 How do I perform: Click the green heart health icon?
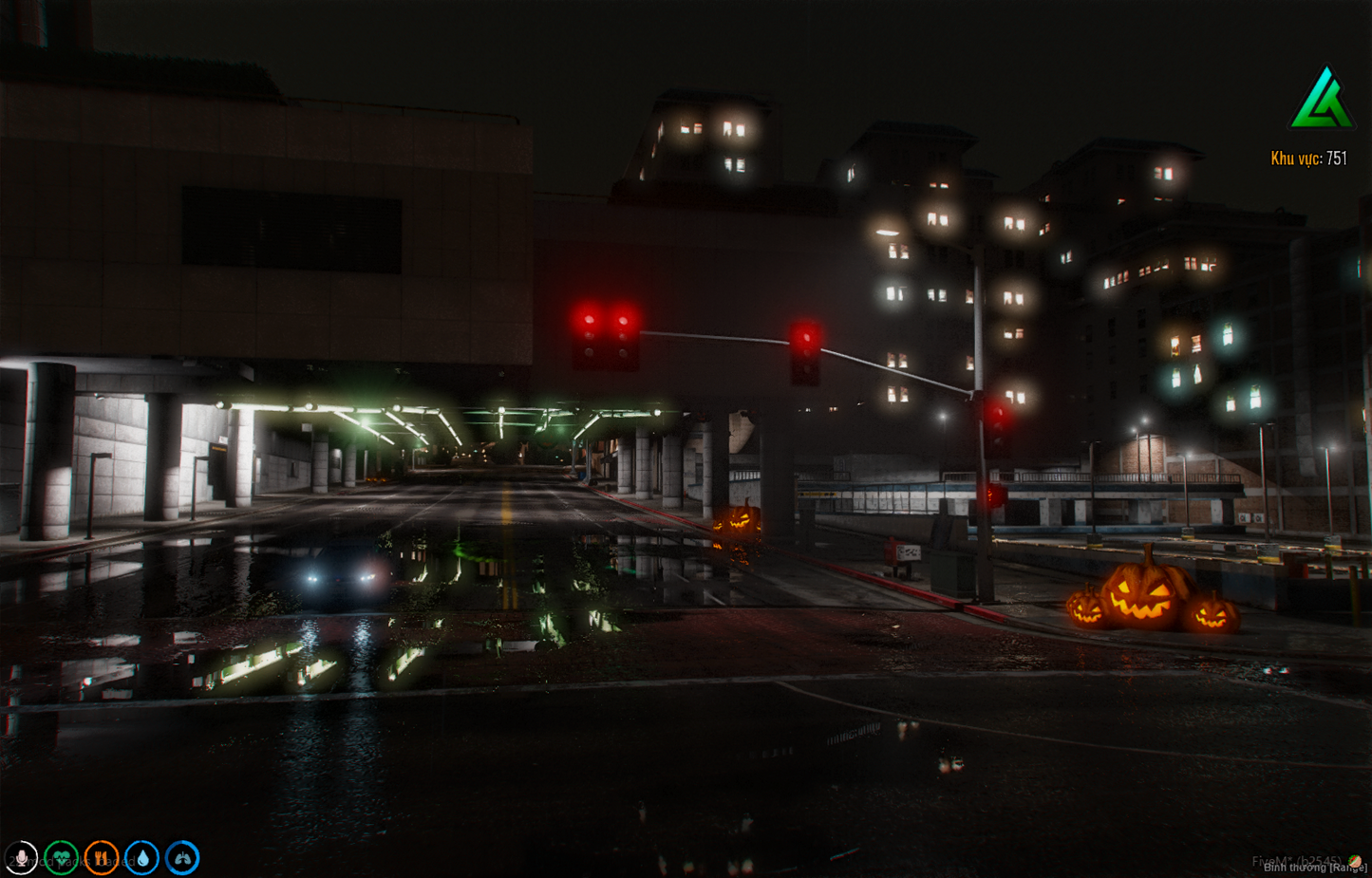[x=62, y=857]
